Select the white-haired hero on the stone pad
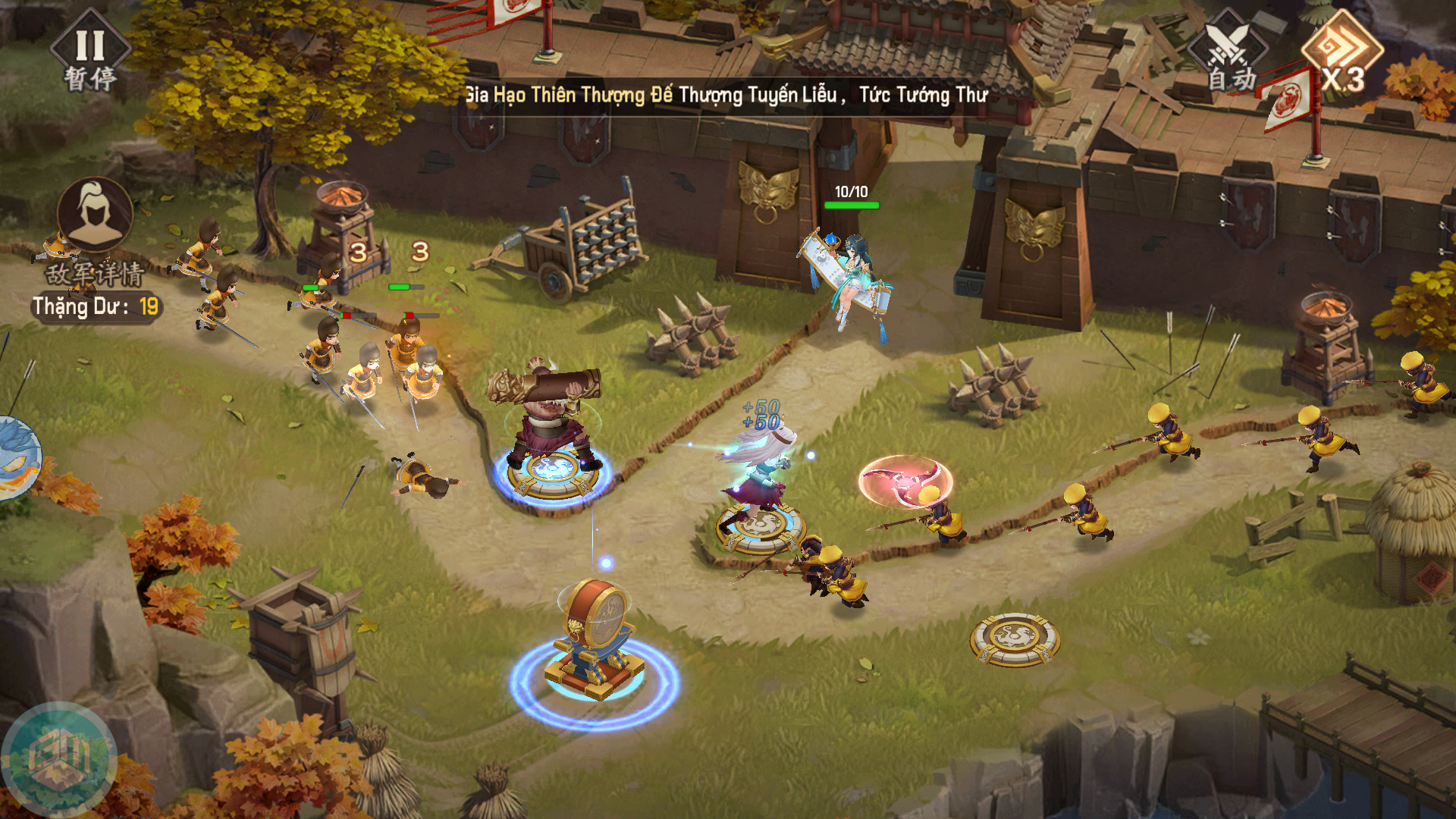 coord(759,474)
